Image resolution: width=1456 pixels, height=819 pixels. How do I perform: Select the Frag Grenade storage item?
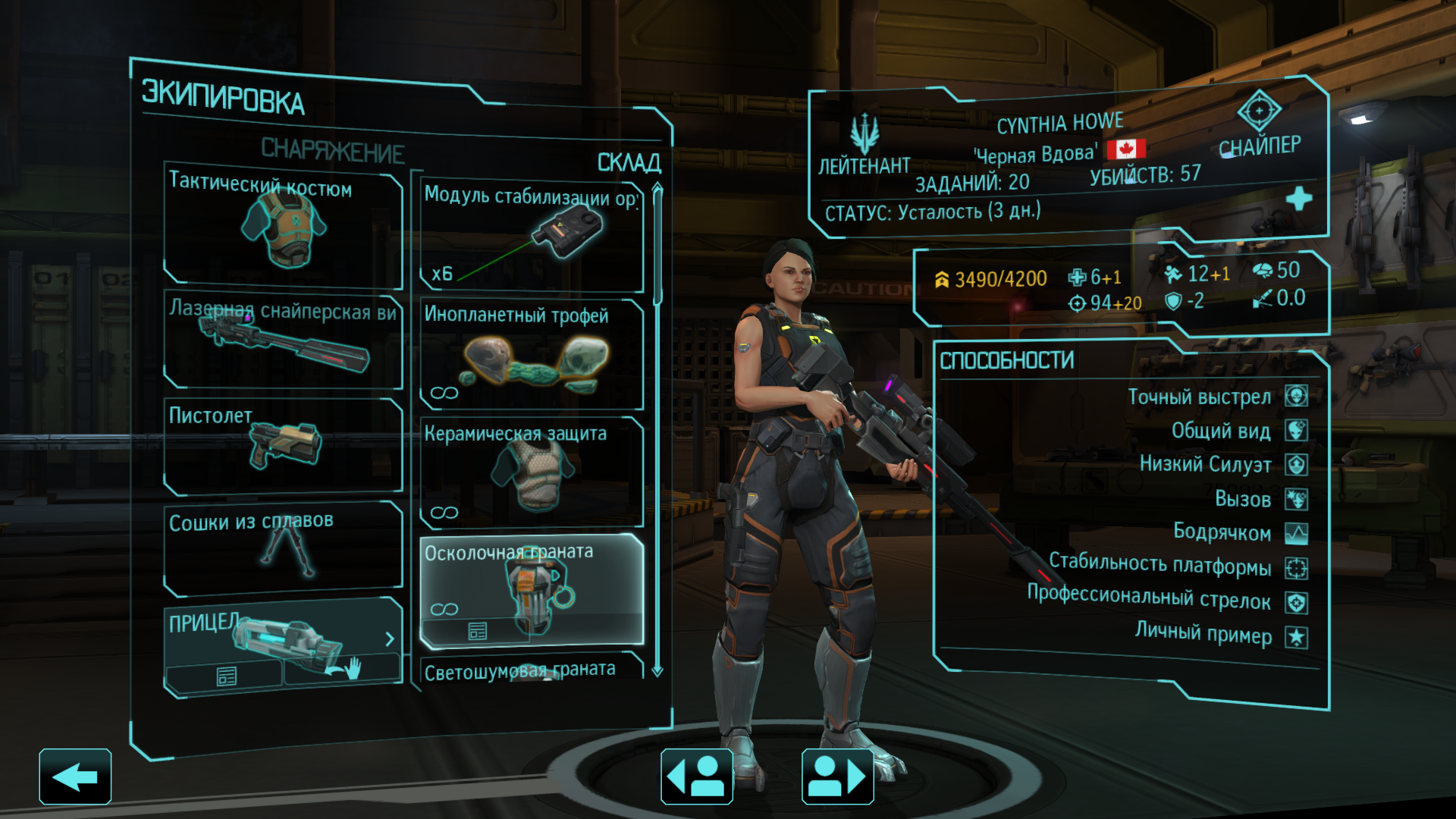pos(531,580)
